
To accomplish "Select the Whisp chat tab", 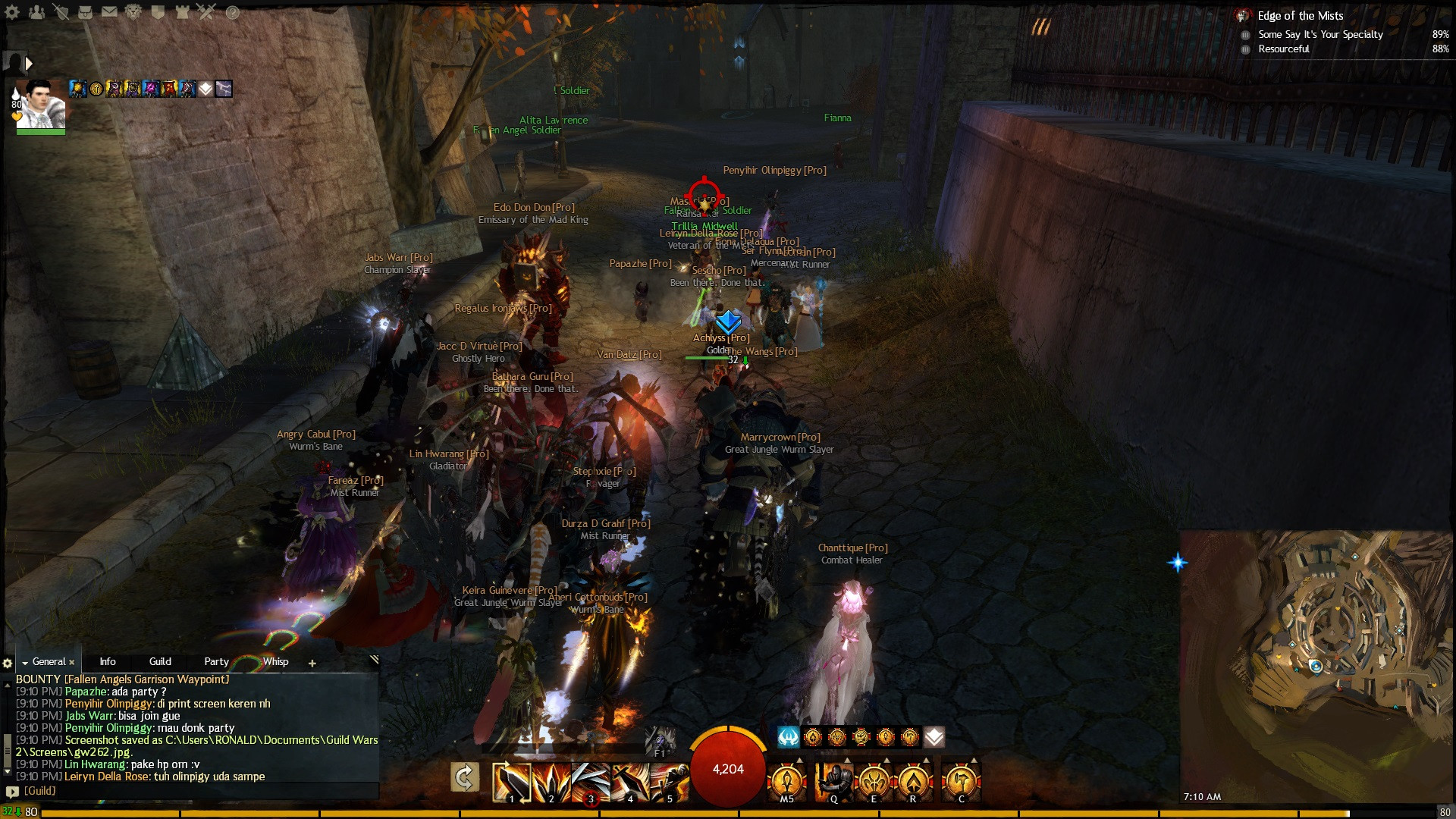I will pos(275,662).
